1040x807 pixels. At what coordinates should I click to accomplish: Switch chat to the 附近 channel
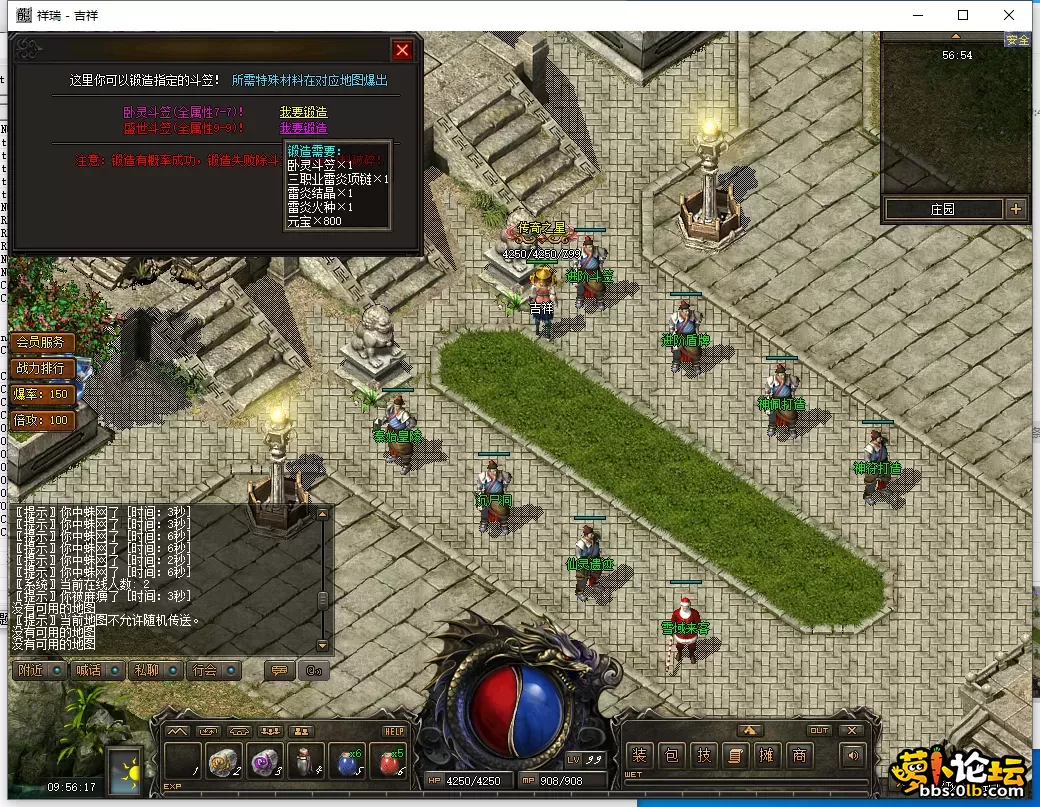pyautogui.click(x=40, y=670)
